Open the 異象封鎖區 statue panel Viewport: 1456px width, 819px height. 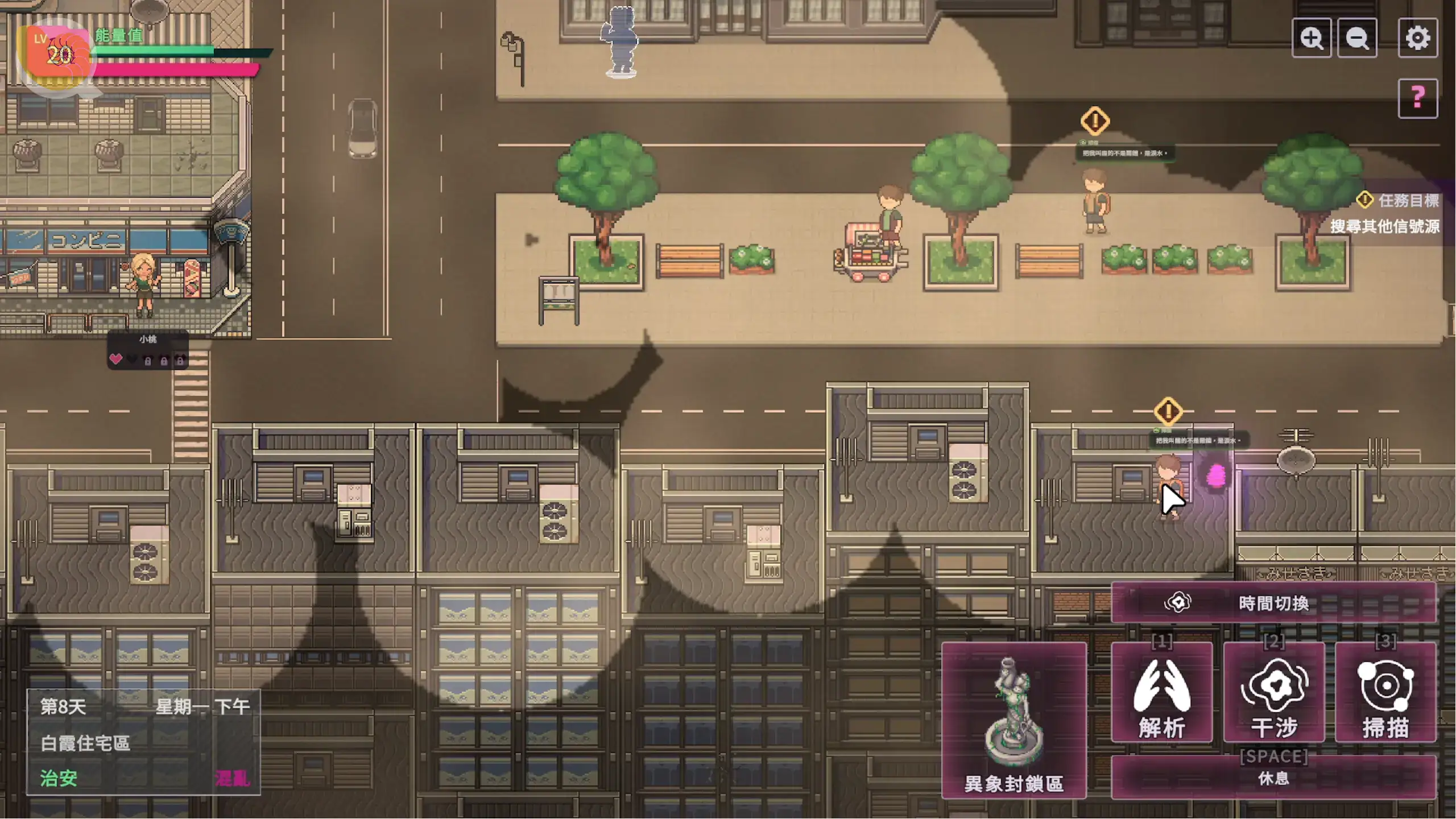tap(1014, 721)
